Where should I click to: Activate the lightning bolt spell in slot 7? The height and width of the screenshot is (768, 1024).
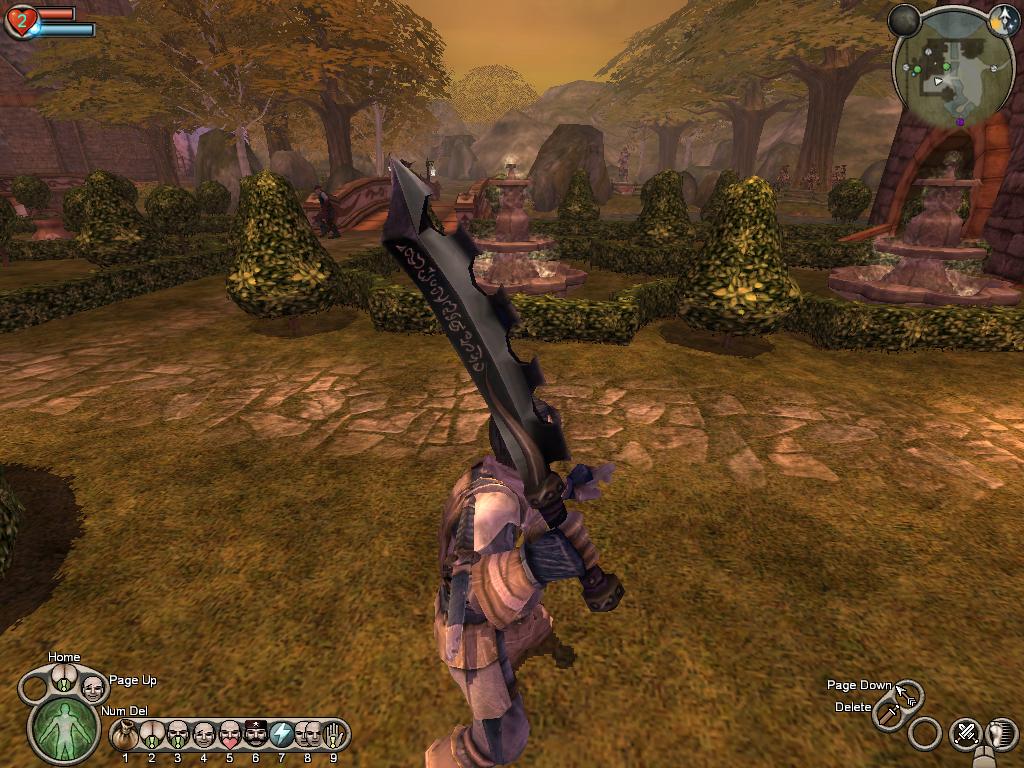[x=282, y=735]
